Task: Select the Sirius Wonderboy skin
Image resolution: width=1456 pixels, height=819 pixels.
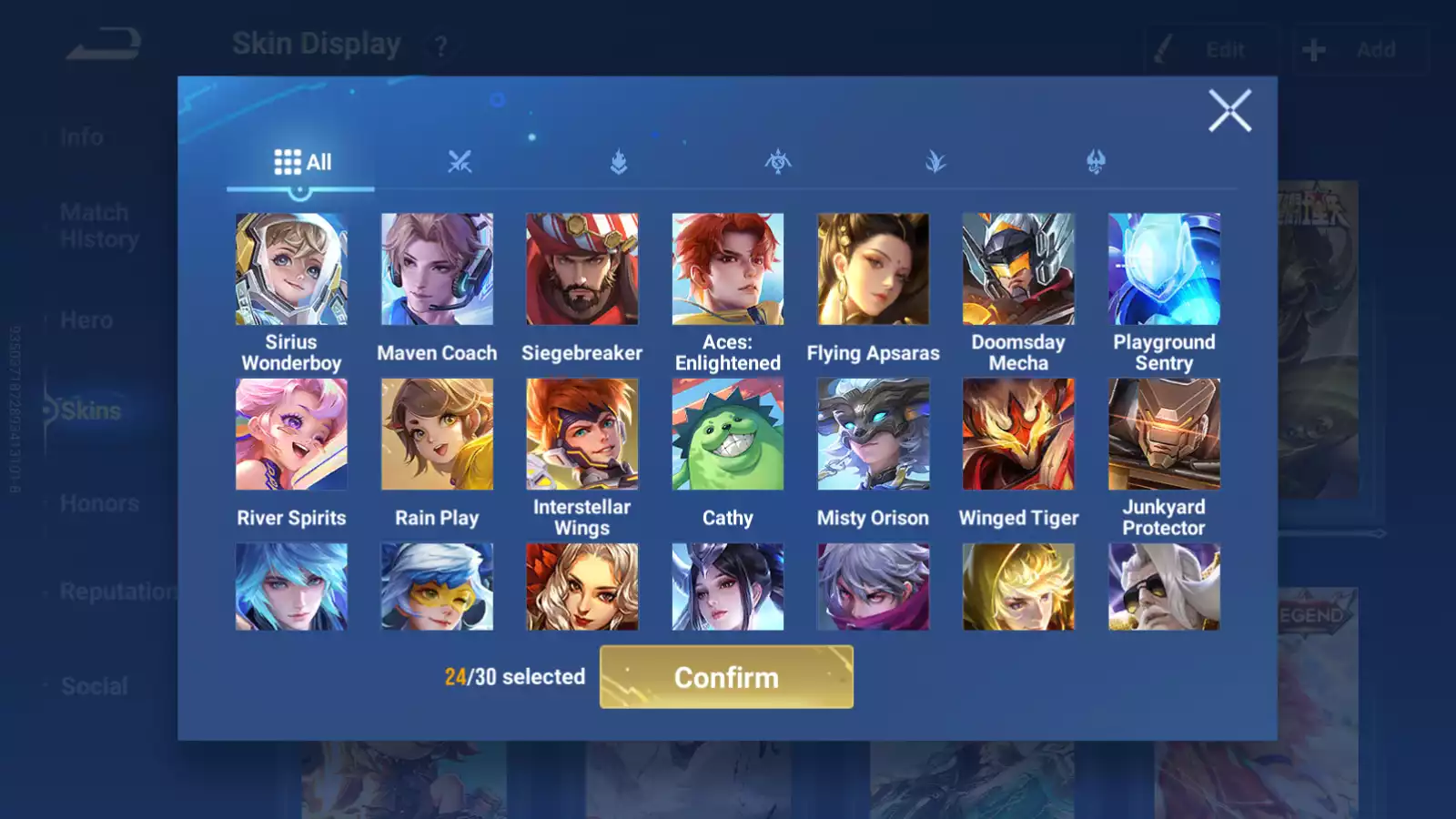Action: (291, 269)
